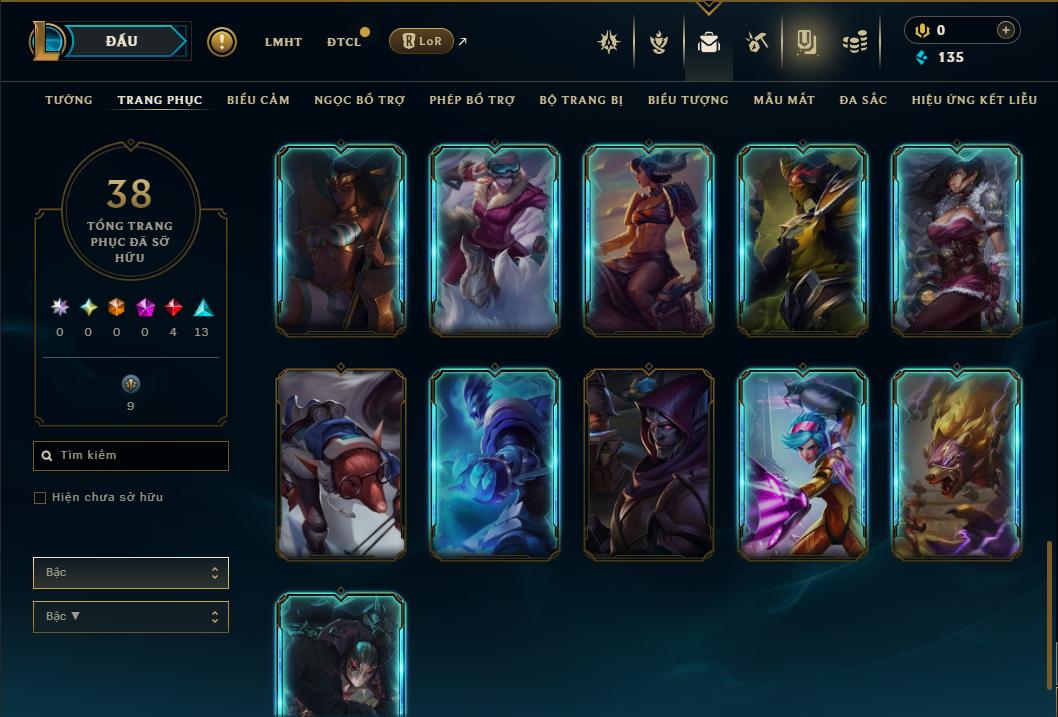Switch to the TƯỚNG tab
Screen dimensions: 1058x717
tap(69, 100)
